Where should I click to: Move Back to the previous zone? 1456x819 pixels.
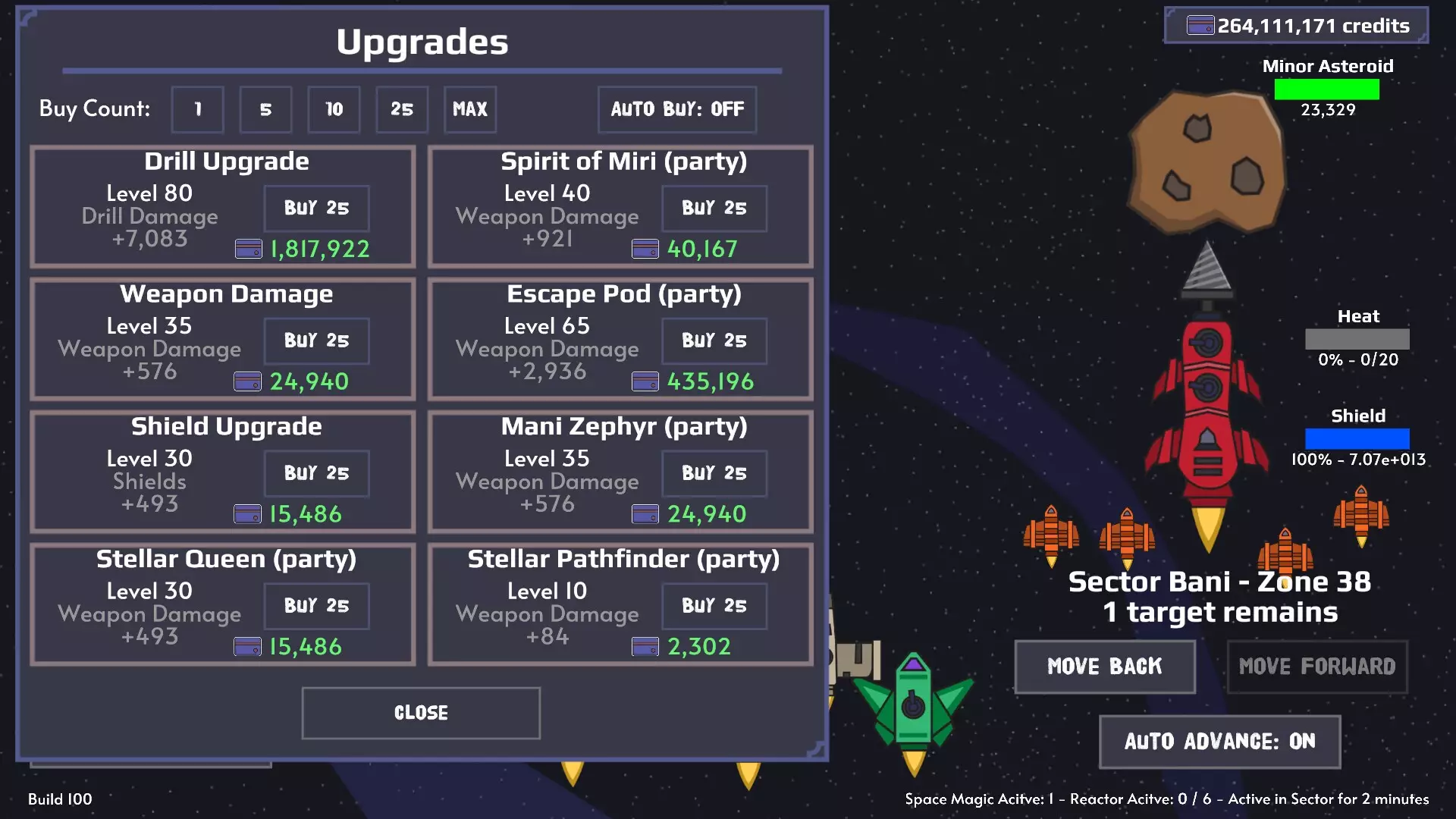tap(1104, 667)
